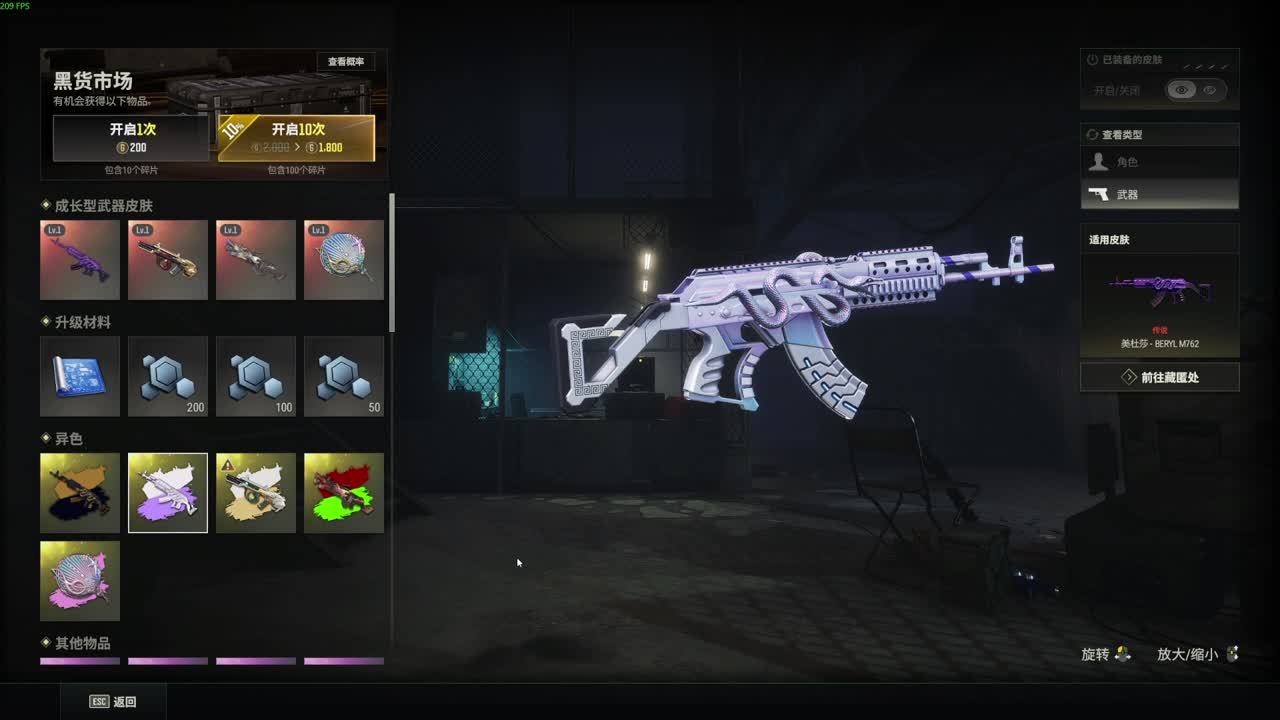Return to the previous screen (返回)
Screen dimensions: 1280x720
(113, 702)
